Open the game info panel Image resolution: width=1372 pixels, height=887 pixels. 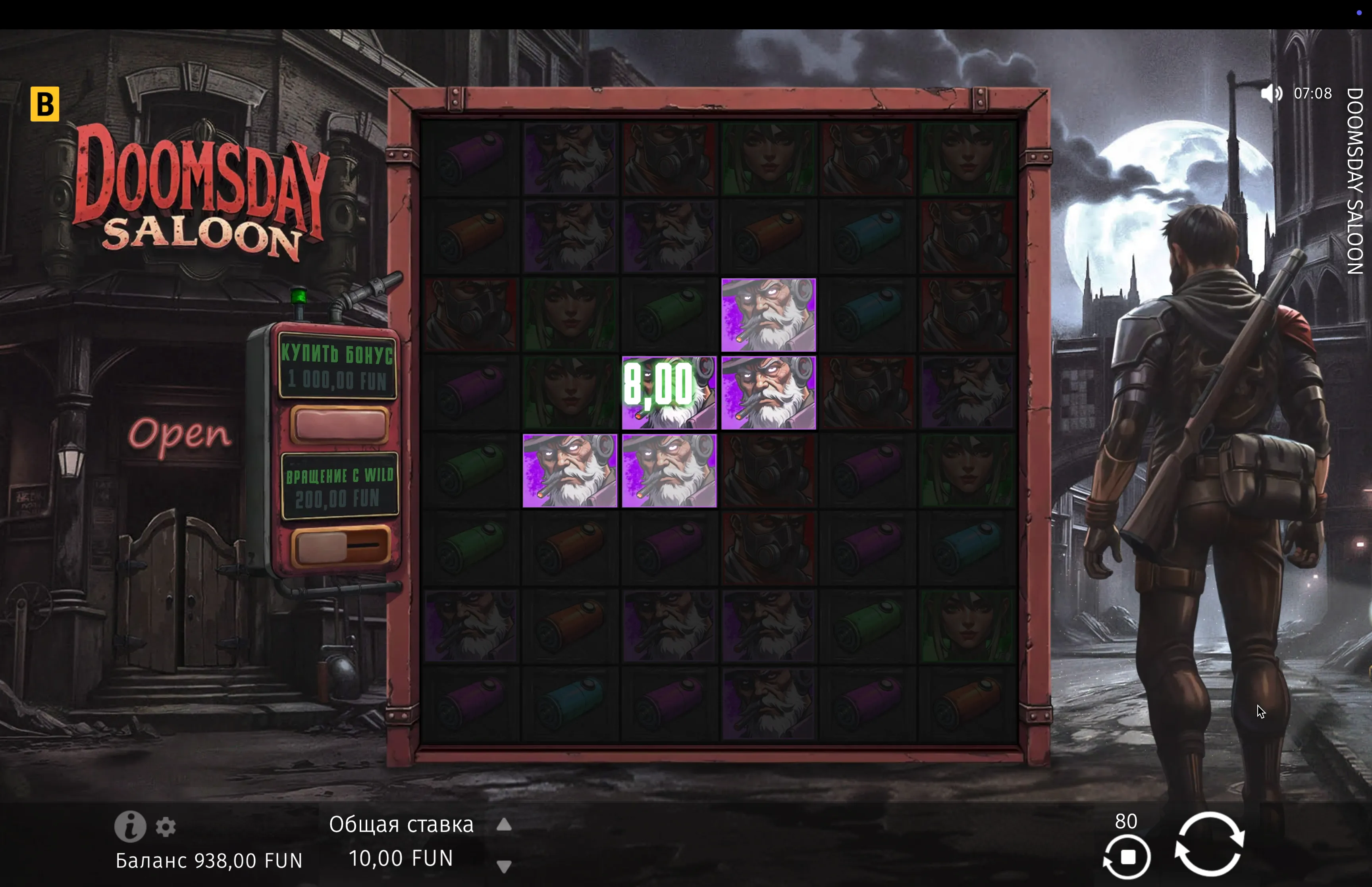129,827
